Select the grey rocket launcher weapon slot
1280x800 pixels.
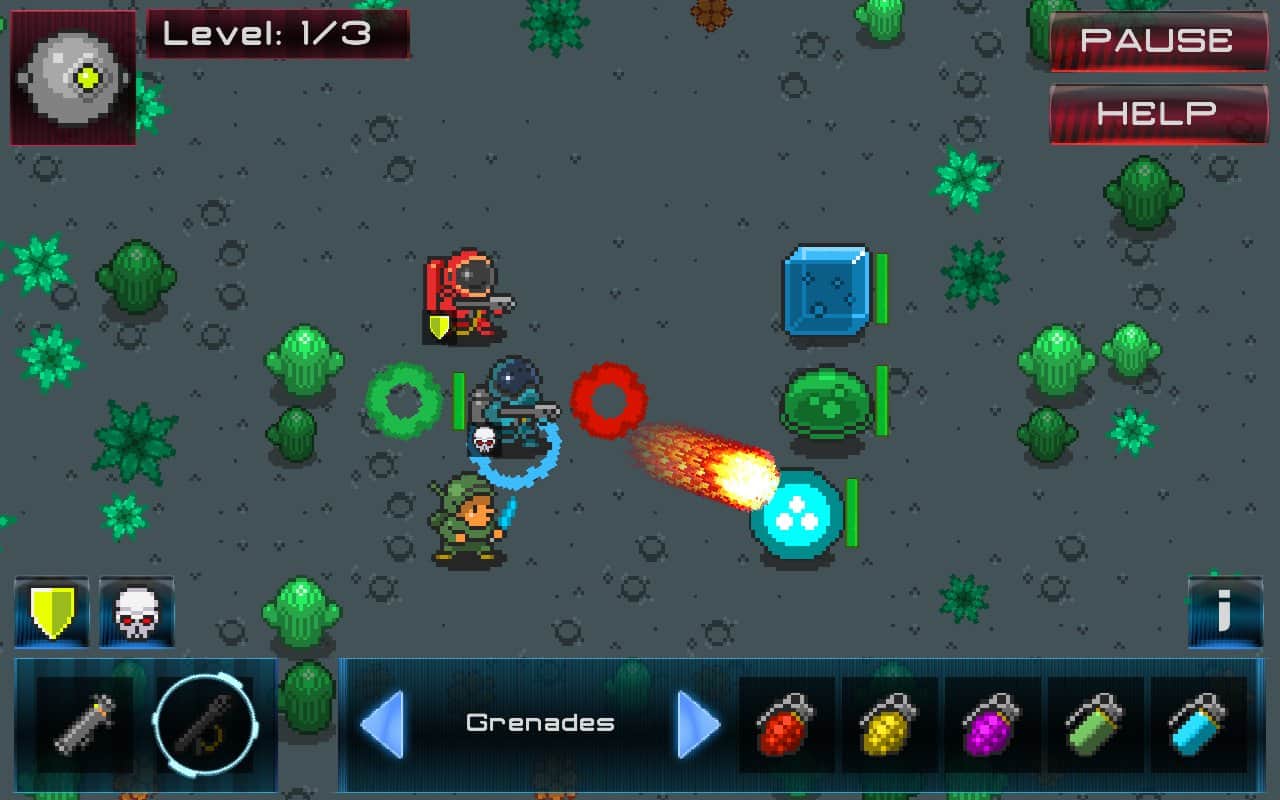click(x=84, y=724)
